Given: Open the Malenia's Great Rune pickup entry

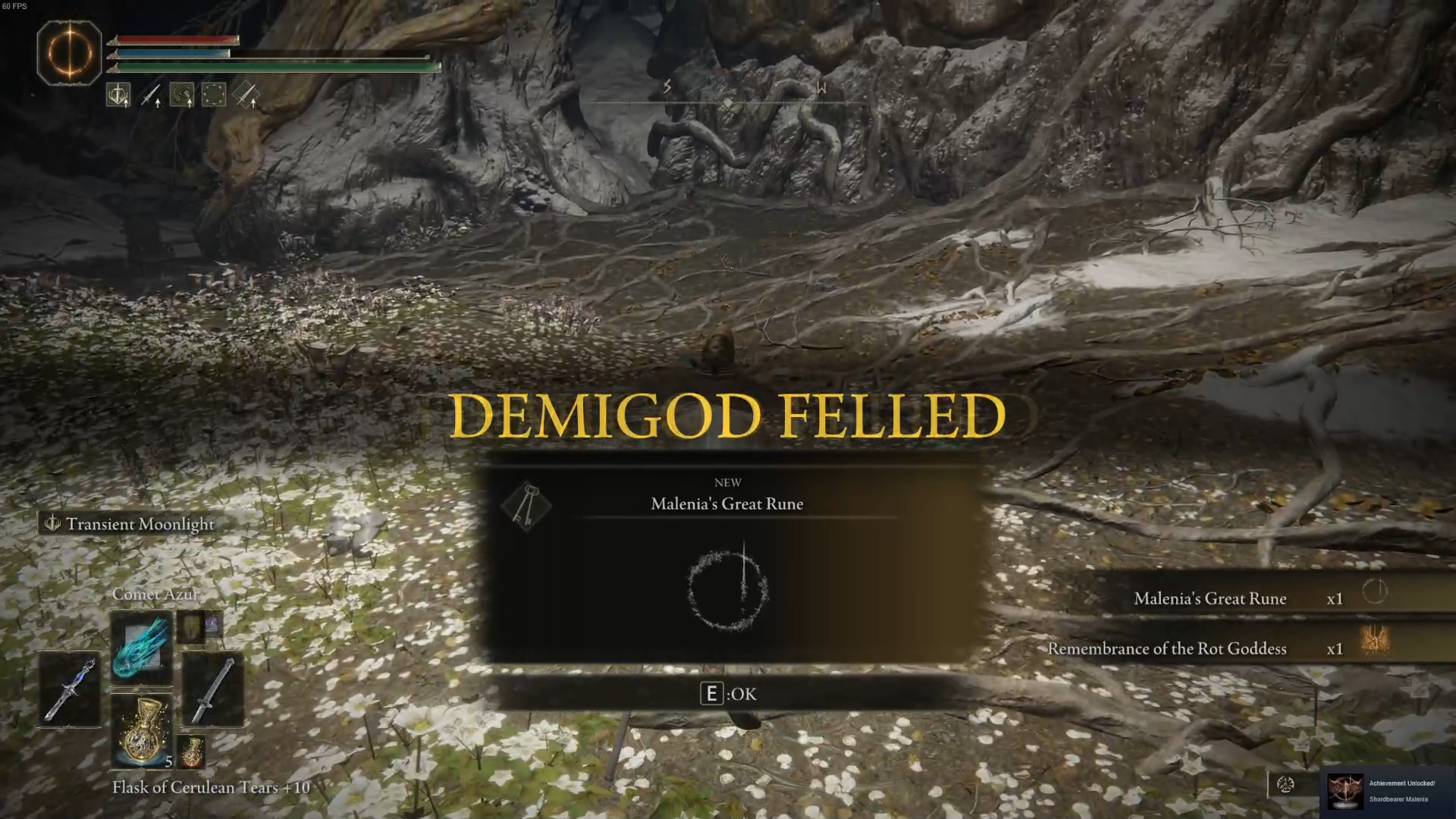Looking at the screenshot, I should click(x=1210, y=598).
